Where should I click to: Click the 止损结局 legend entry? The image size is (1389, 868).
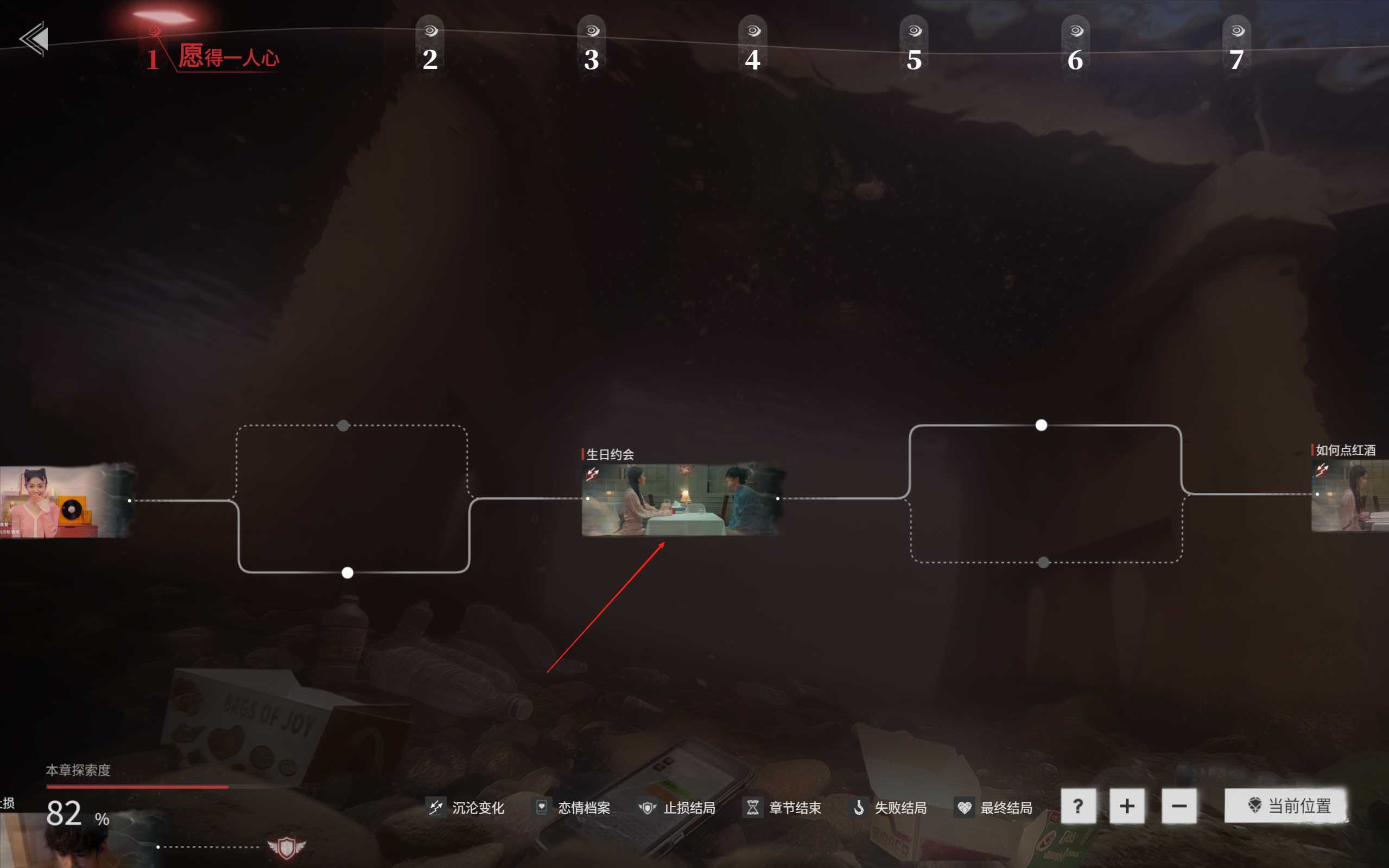(677, 808)
